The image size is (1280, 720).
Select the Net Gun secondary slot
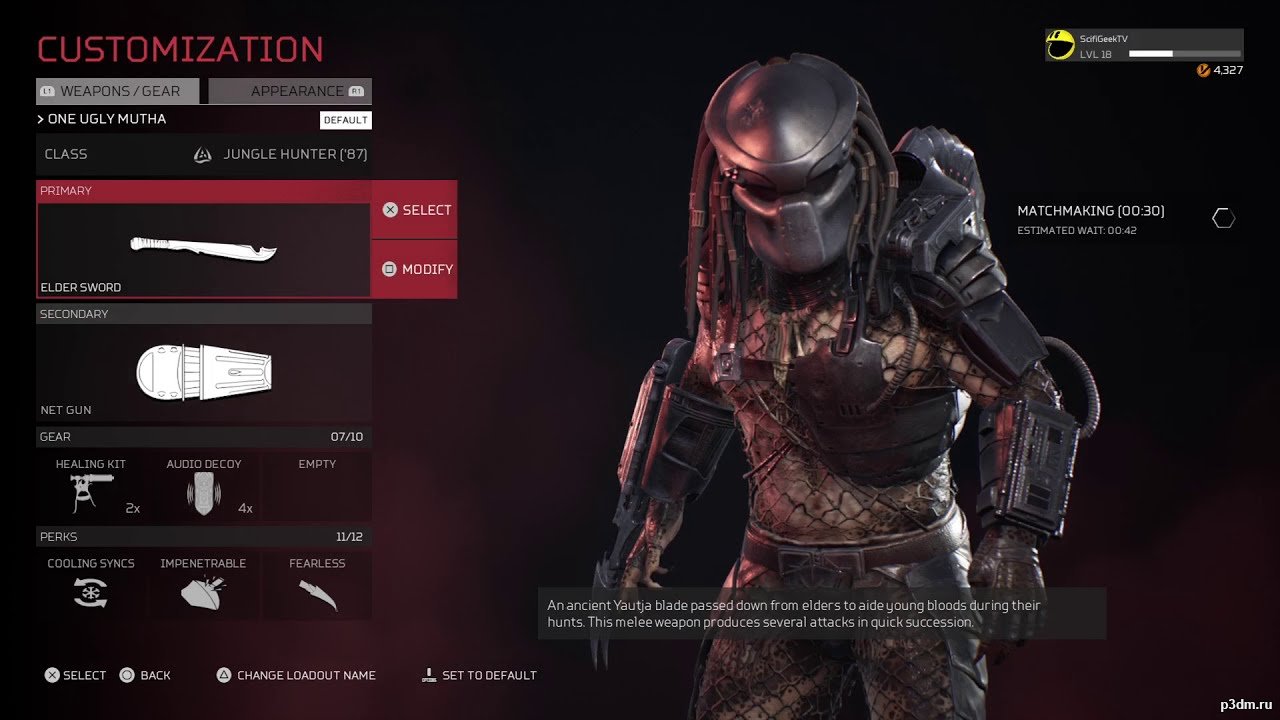pyautogui.click(x=204, y=371)
